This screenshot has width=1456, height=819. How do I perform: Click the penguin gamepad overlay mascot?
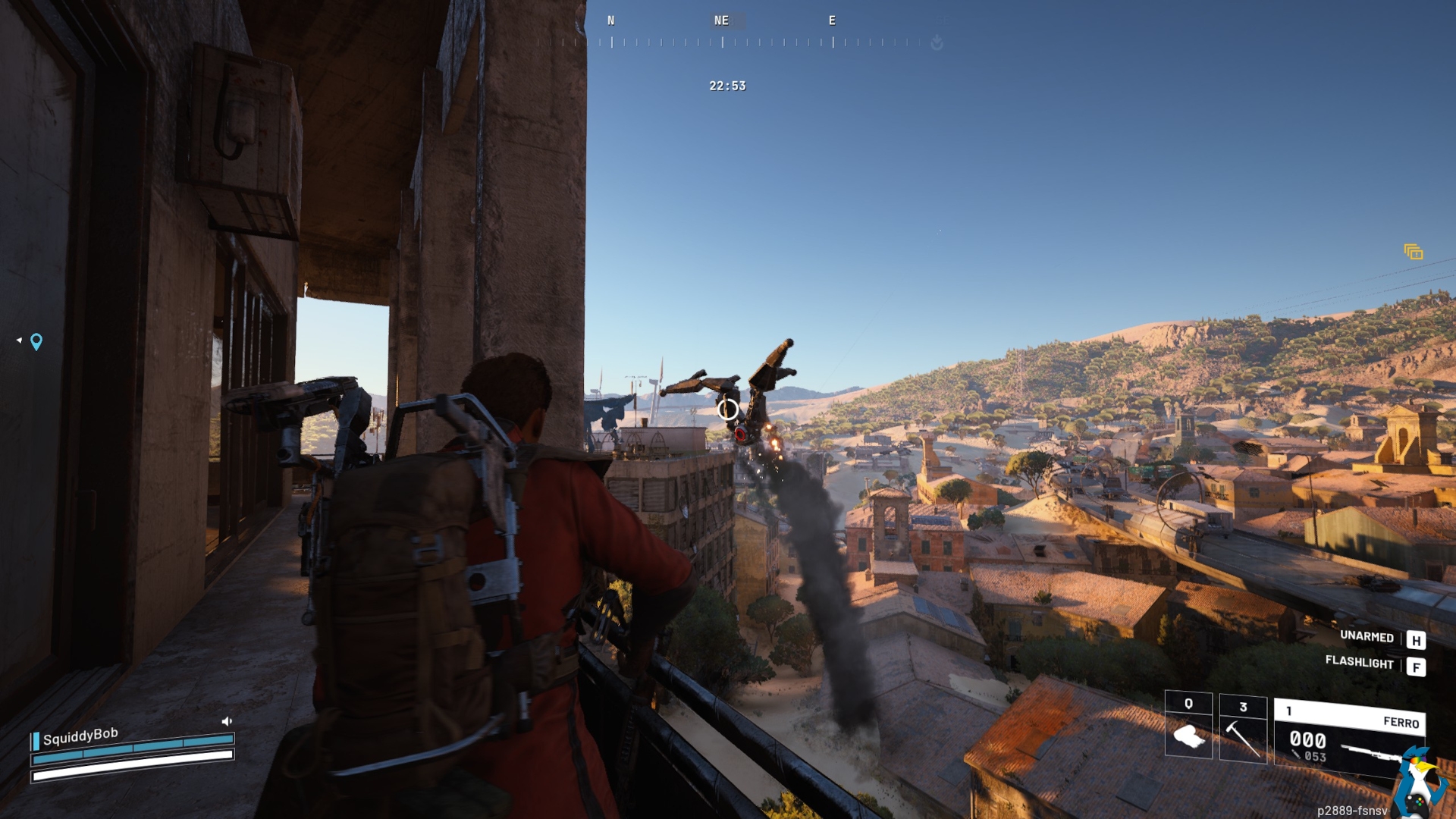(x=1419, y=783)
